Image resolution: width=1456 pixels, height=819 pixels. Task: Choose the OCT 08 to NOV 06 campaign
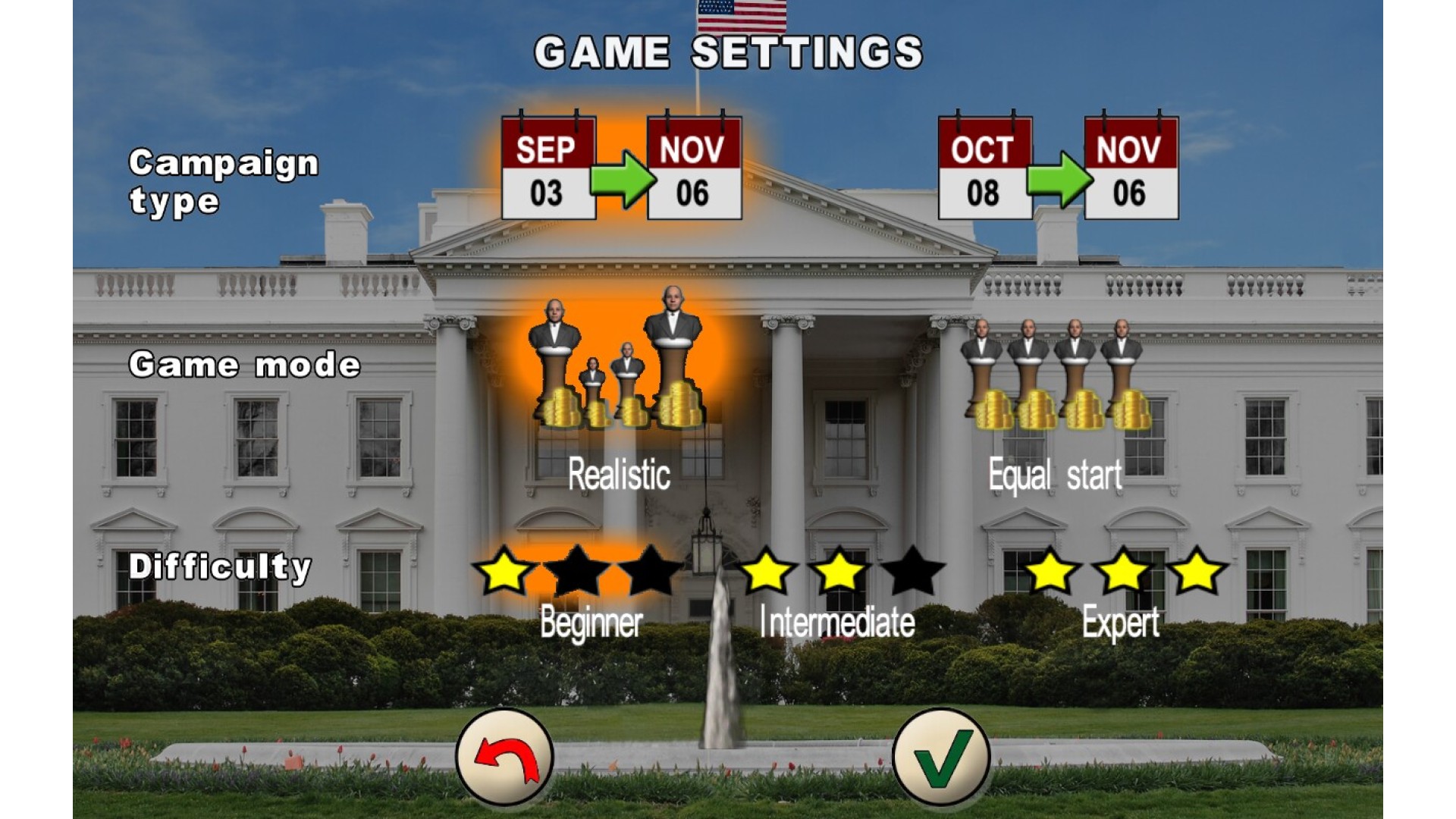[1058, 168]
